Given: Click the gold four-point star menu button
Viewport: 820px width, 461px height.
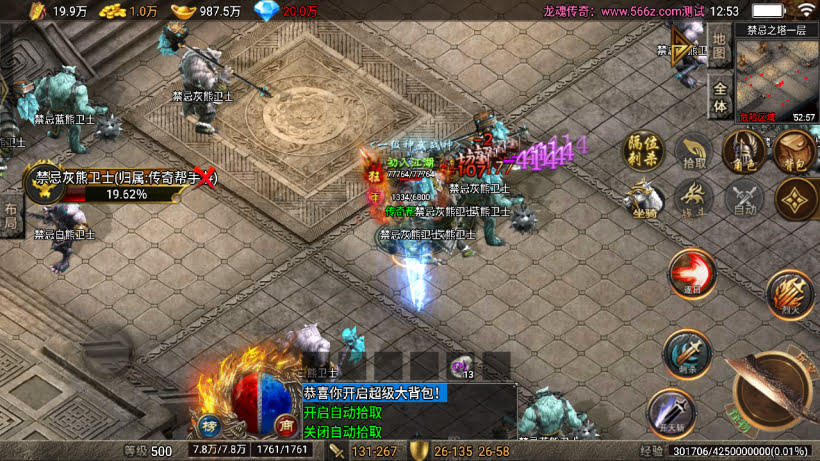Looking at the screenshot, I should tap(796, 197).
